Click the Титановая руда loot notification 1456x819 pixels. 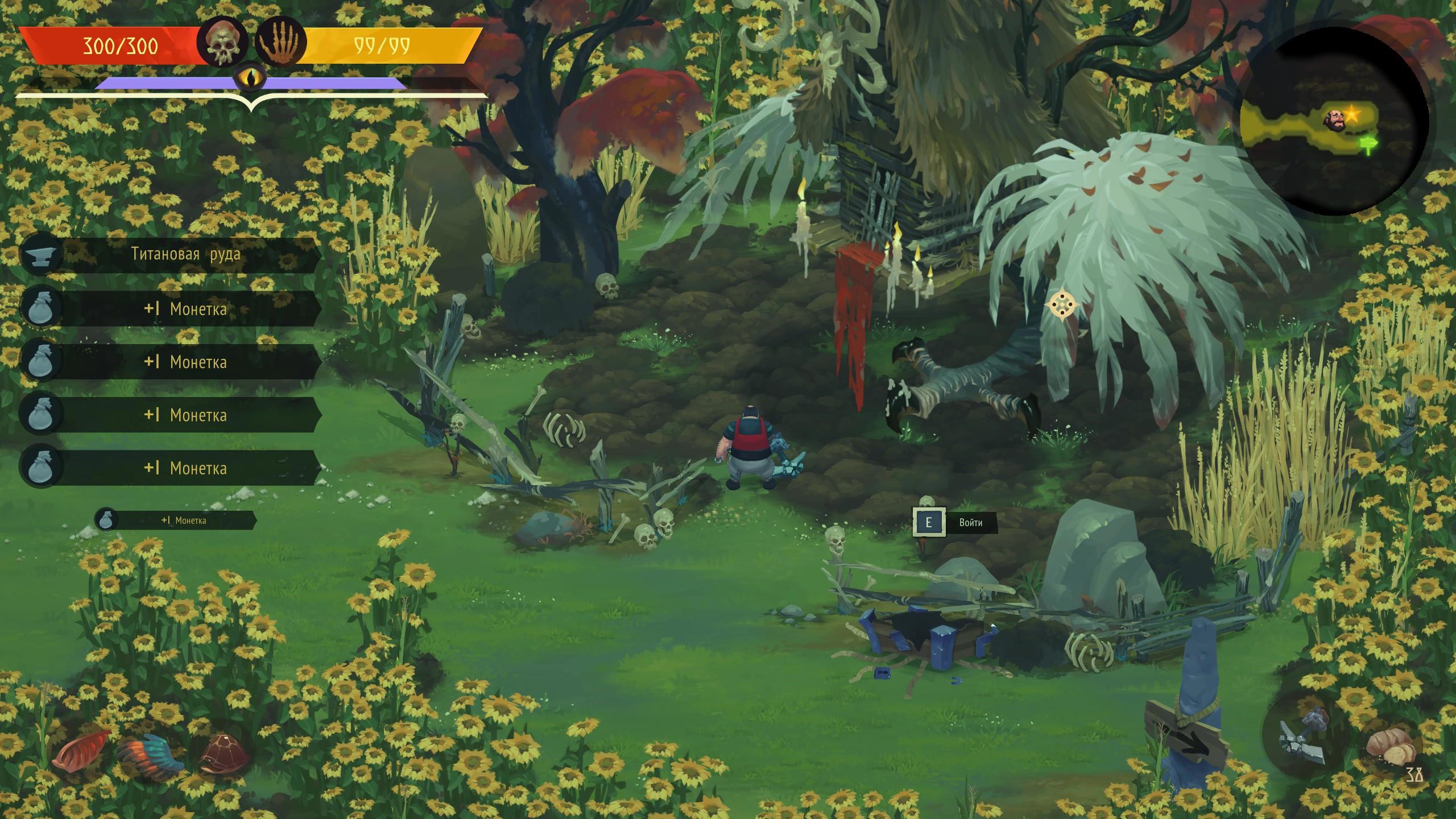pyautogui.click(x=171, y=254)
